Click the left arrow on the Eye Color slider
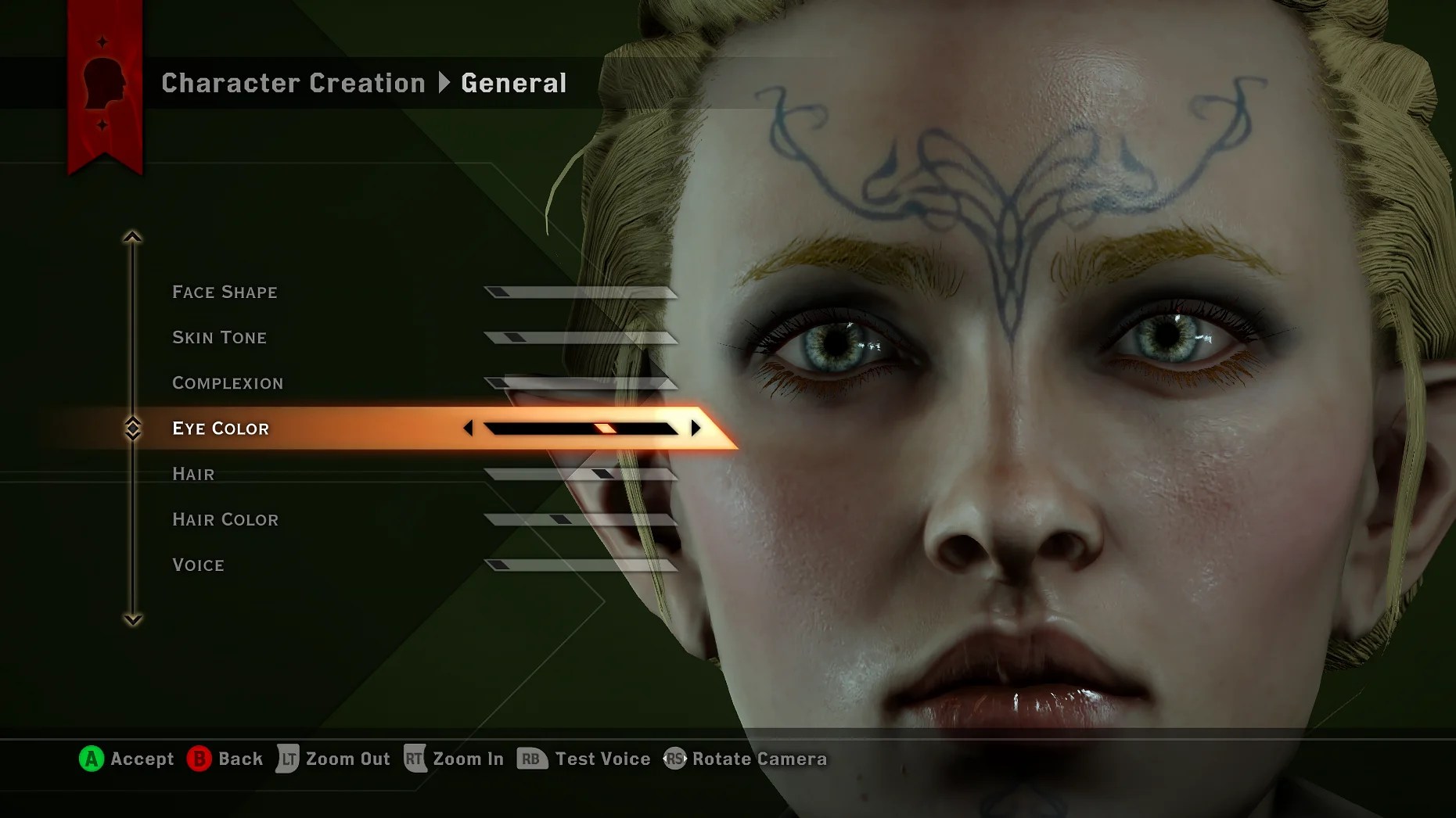1456x818 pixels. pos(469,428)
